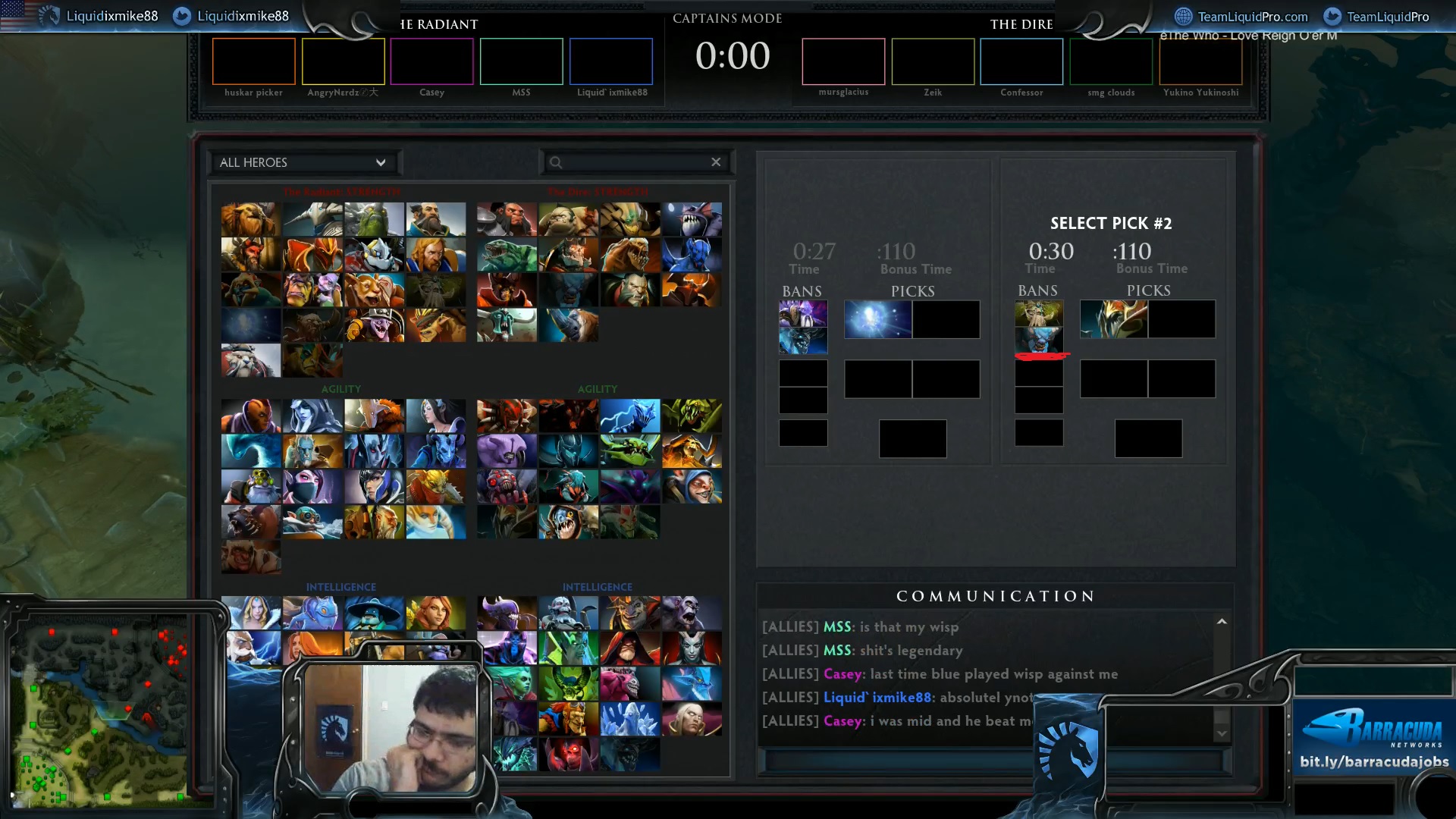
Task: Choose the Anti-Mage portrait
Action: pyautogui.click(x=251, y=416)
